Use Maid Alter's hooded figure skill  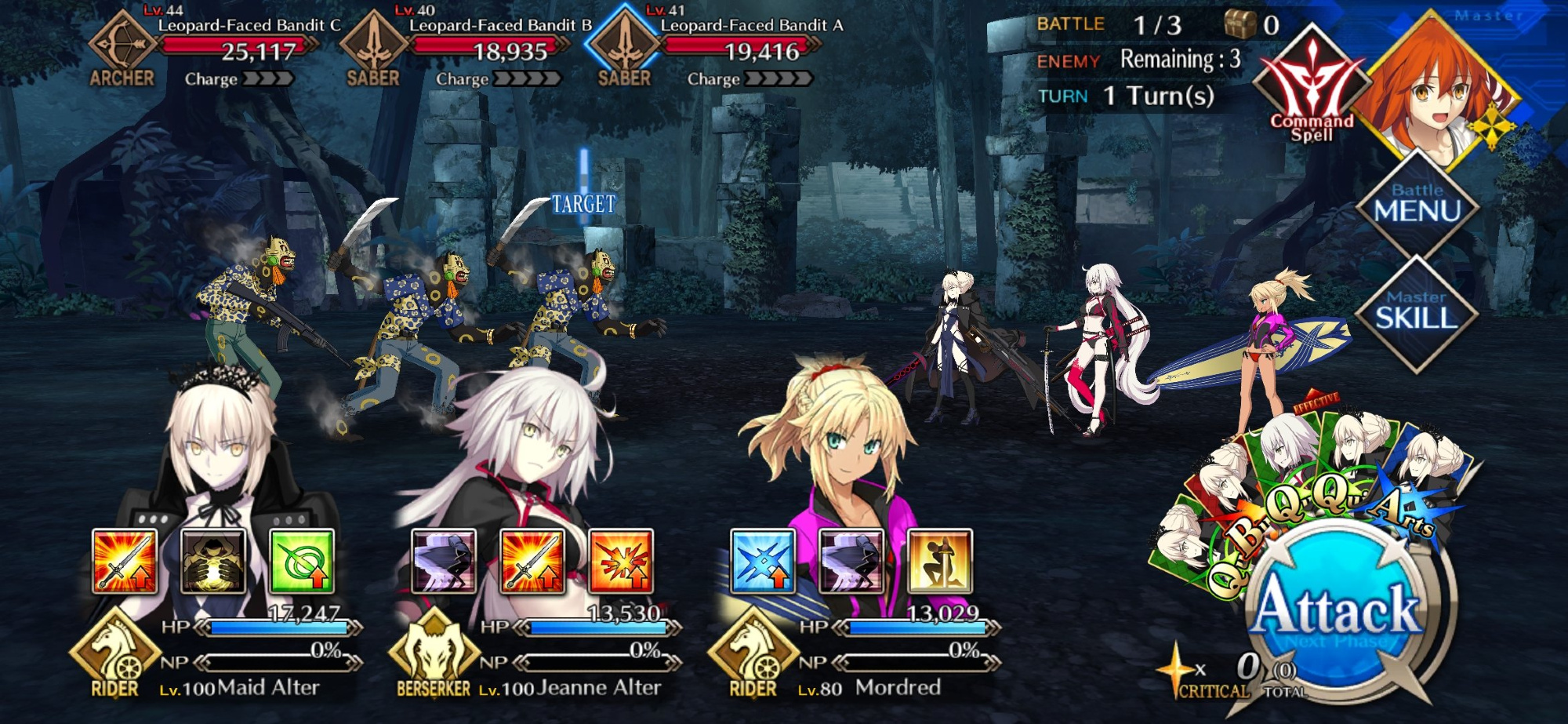pyautogui.click(x=213, y=561)
